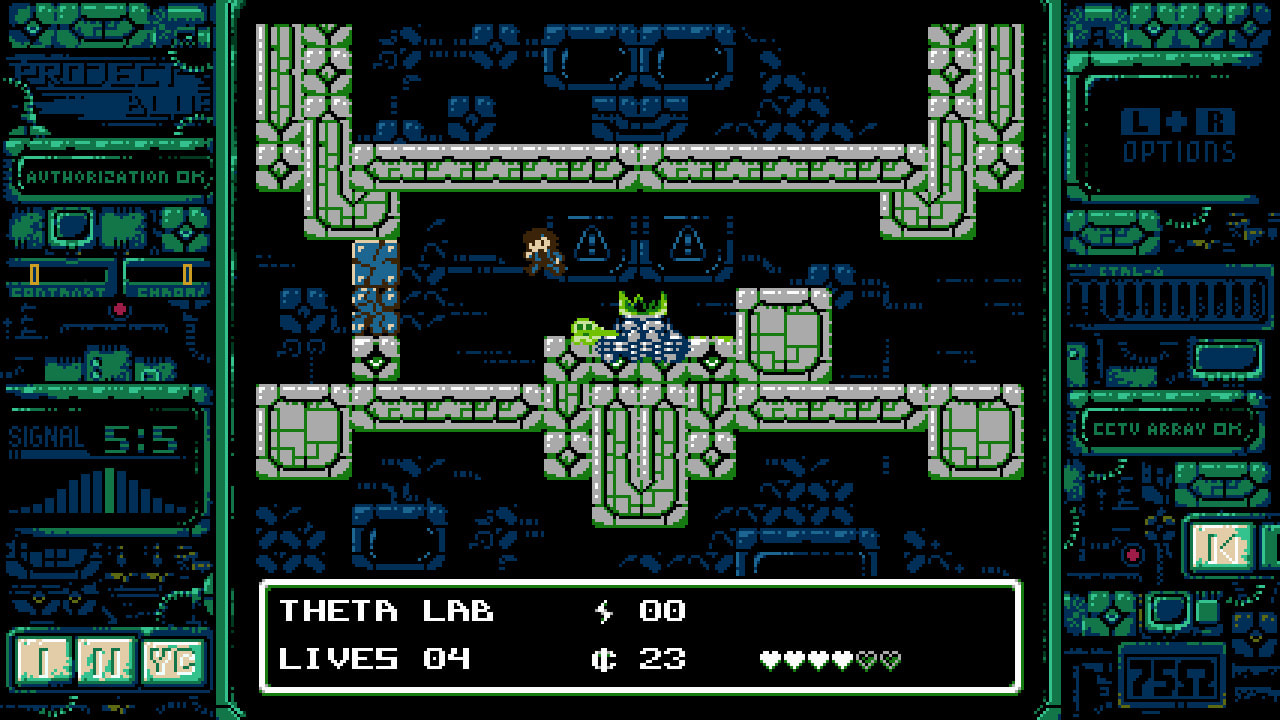Adjust the Chroma slider
Viewport: 1280px width, 720px height.
click(187, 272)
